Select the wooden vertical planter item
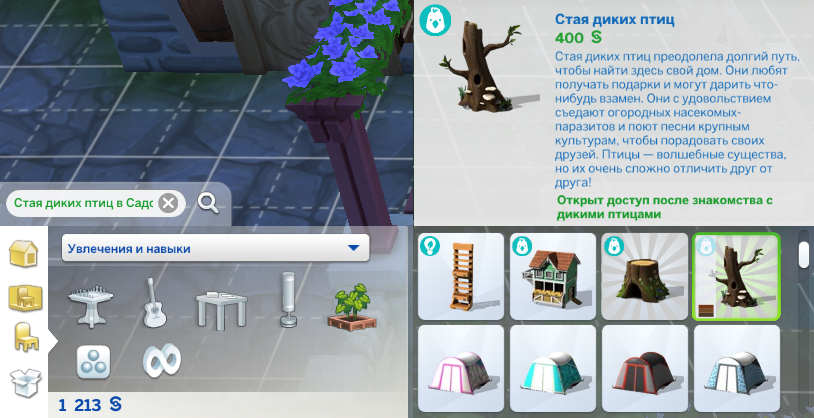This screenshot has width=814, height=418. click(x=460, y=277)
